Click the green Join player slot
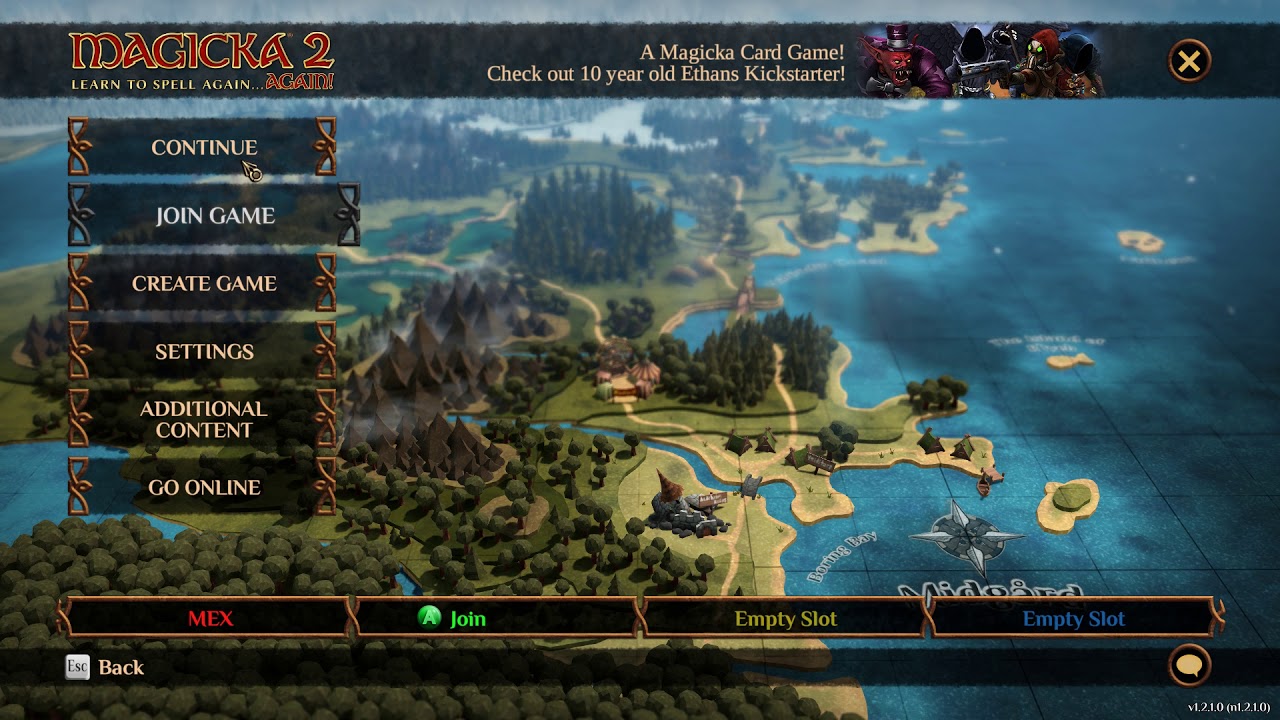Screen dimensions: 1280x720 coord(497,618)
